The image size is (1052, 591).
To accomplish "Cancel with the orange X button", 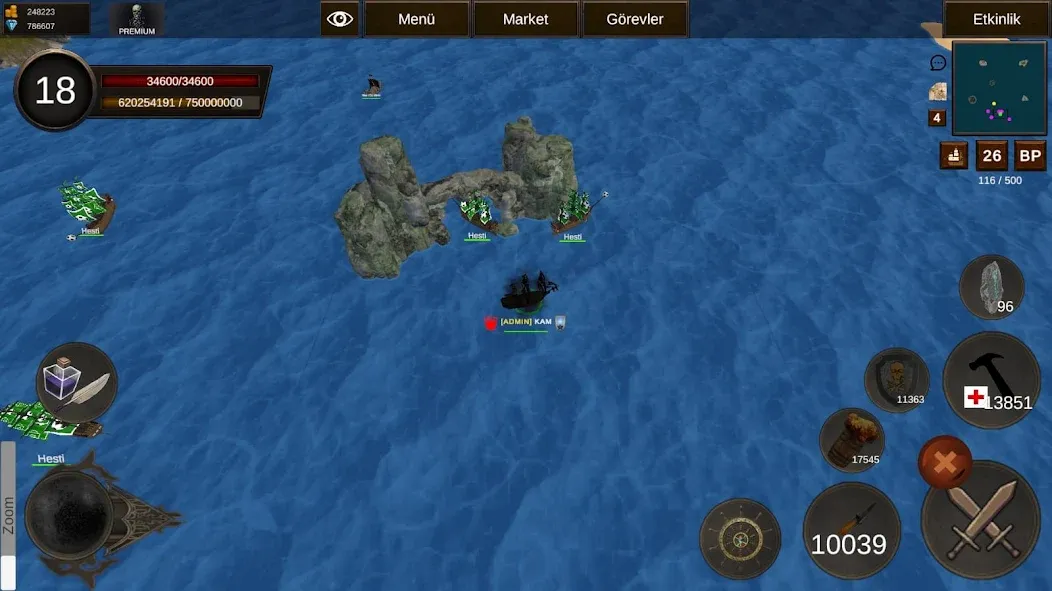I will 944,461.
